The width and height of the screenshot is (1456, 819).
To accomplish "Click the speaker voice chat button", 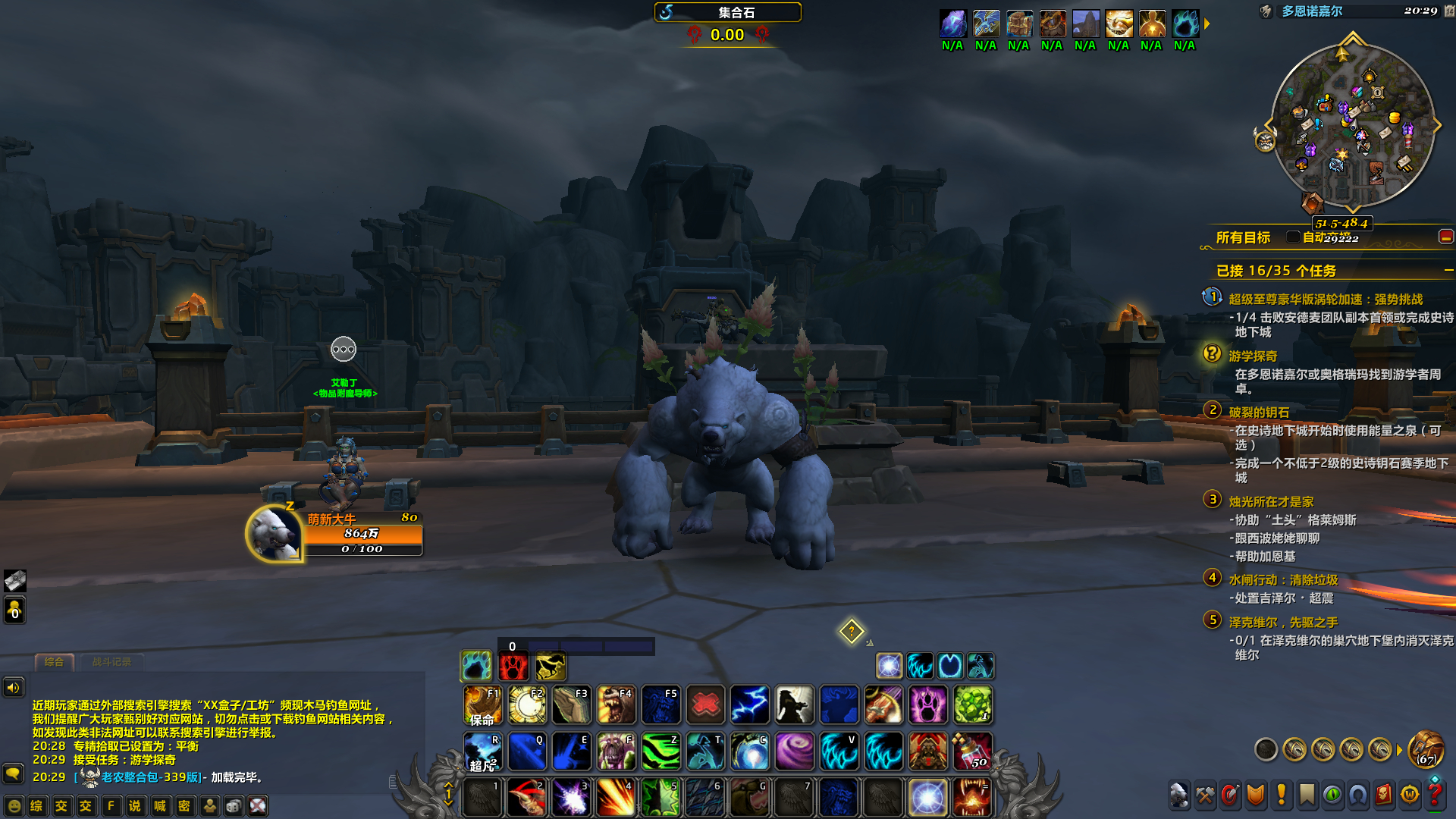I will 14,688.
